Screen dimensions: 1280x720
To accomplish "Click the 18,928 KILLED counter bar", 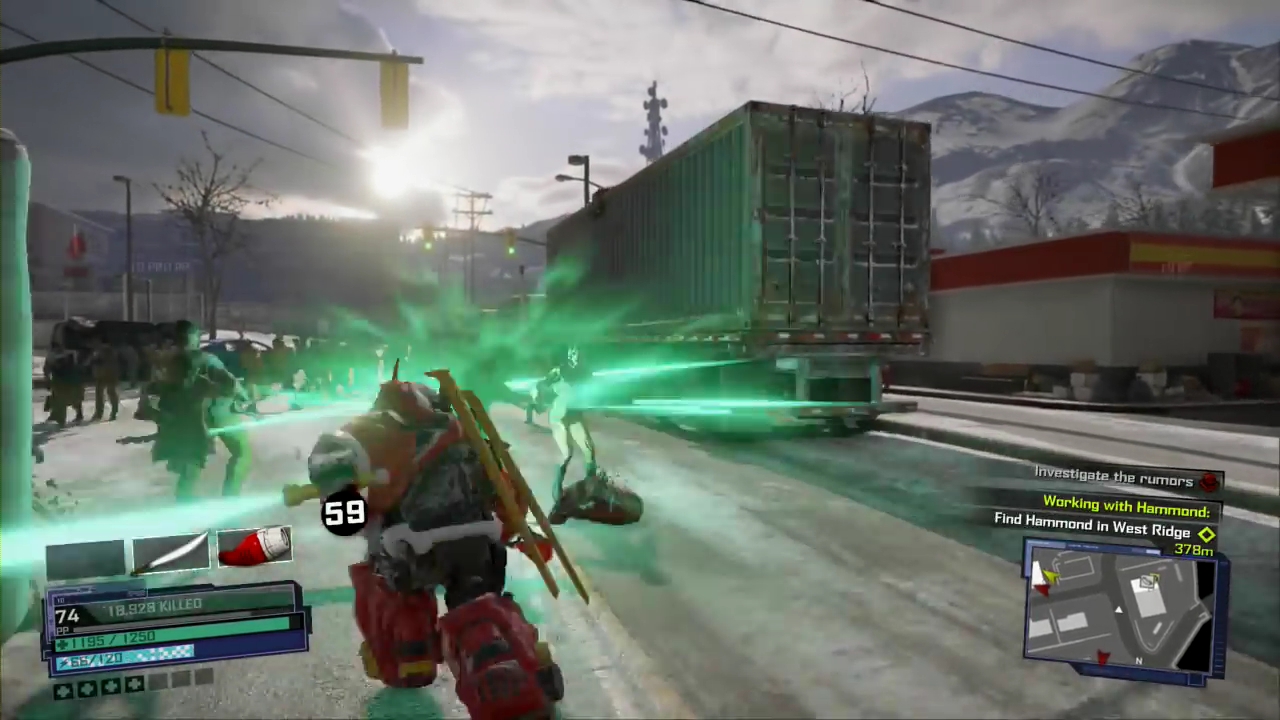I will coord(155,605).
